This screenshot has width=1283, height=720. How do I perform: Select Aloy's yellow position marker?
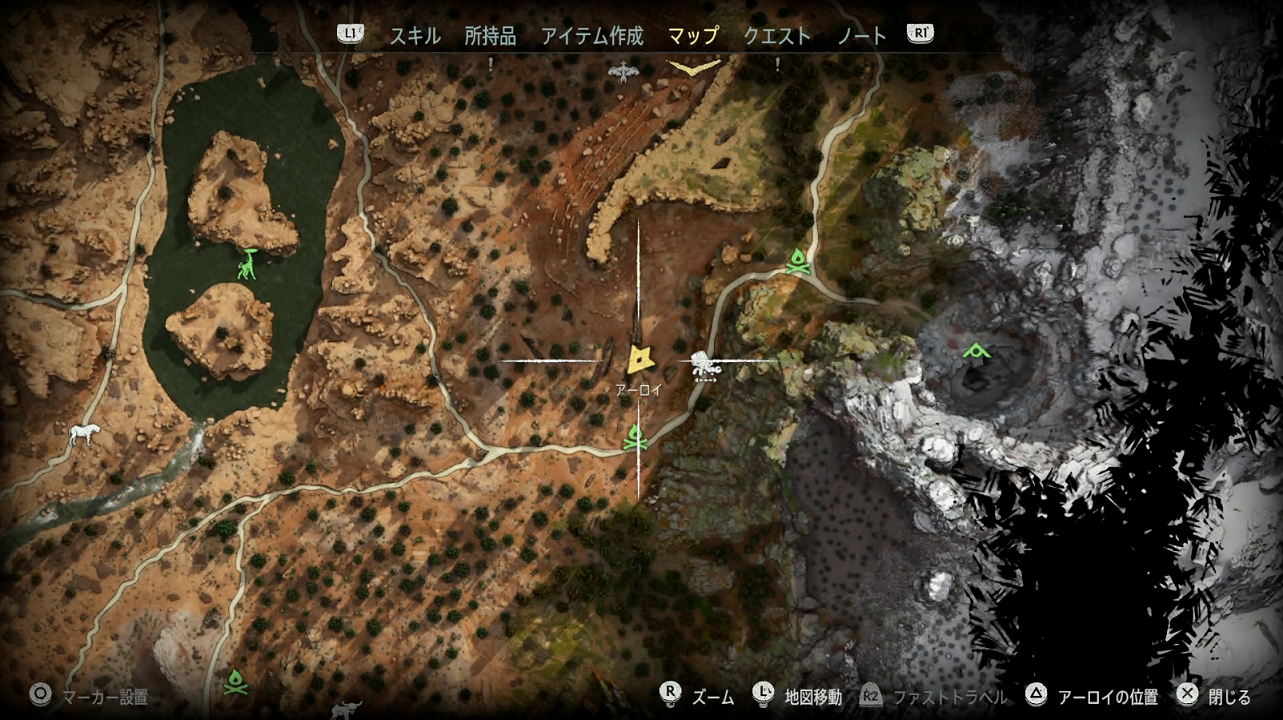(x=640, y=359)
